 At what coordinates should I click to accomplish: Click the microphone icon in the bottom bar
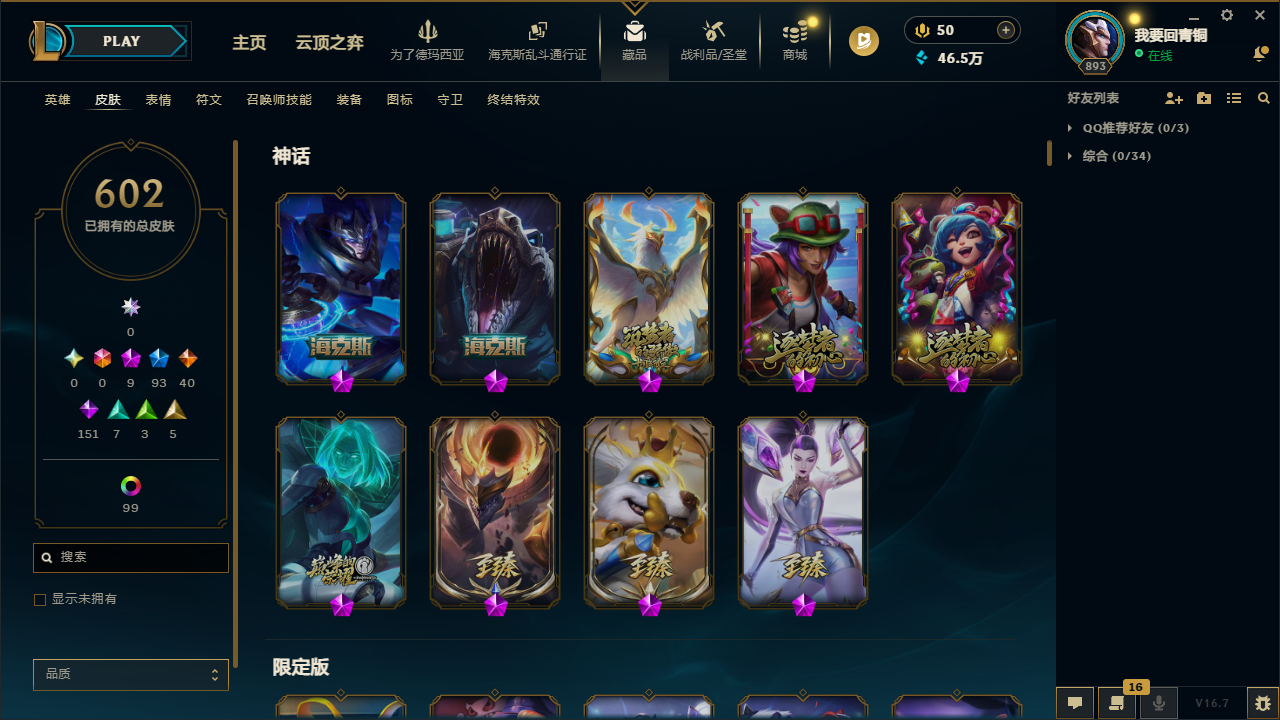pyautogui.click(x=1158, y=702)
